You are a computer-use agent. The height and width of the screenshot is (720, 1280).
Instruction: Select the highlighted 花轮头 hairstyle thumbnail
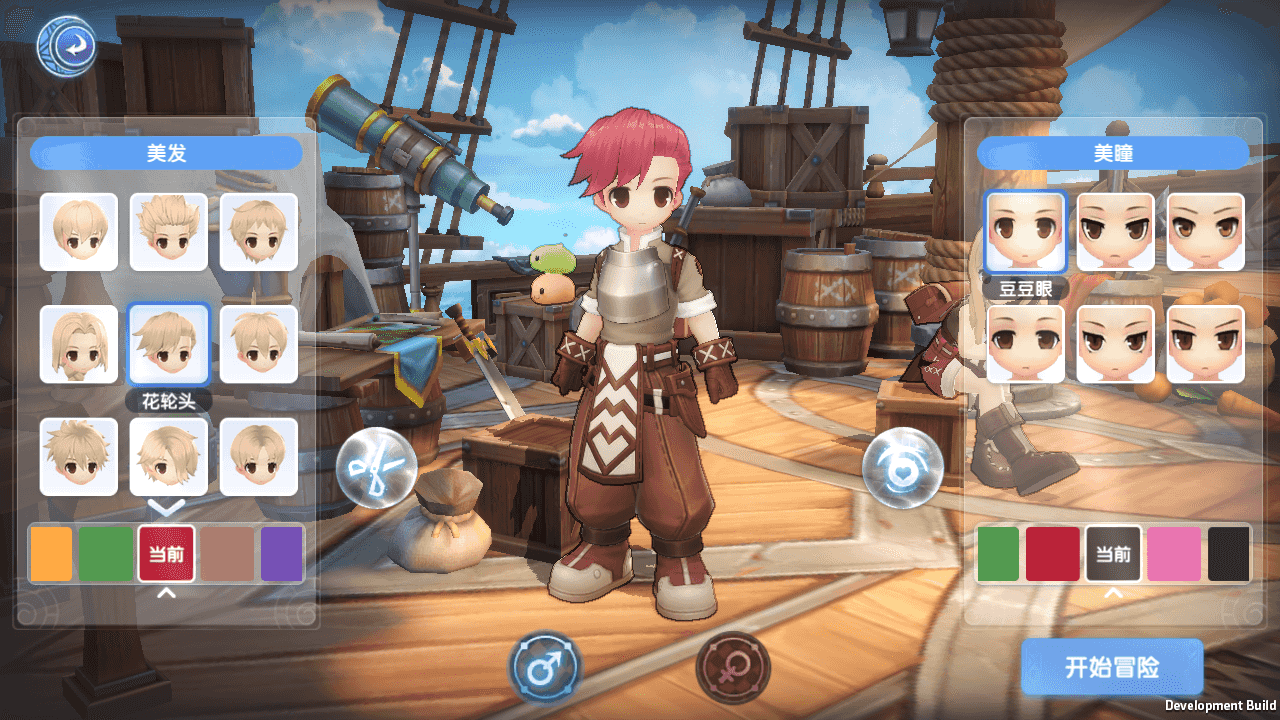168,344
